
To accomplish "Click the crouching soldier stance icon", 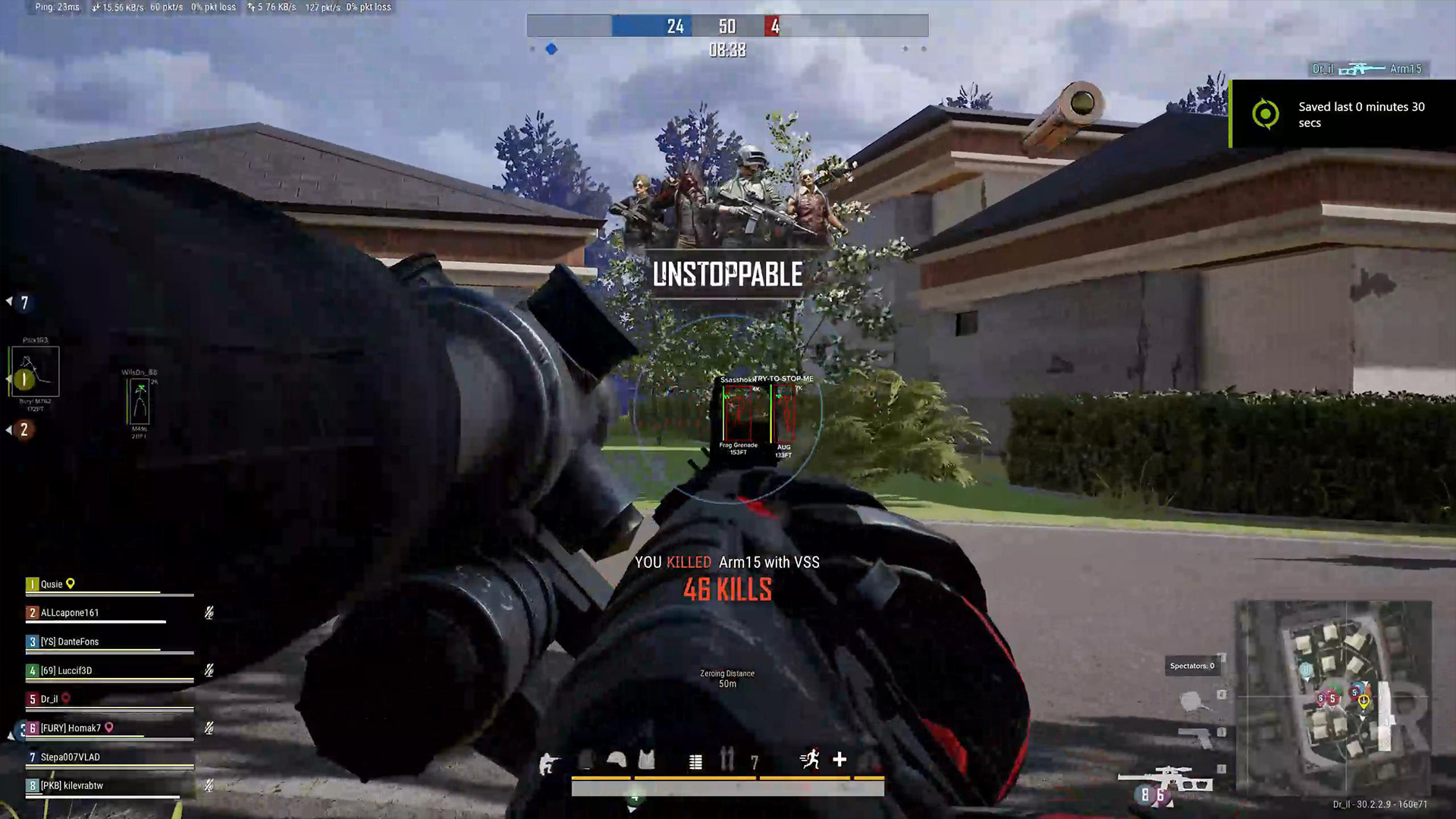I will pos(547,763).
